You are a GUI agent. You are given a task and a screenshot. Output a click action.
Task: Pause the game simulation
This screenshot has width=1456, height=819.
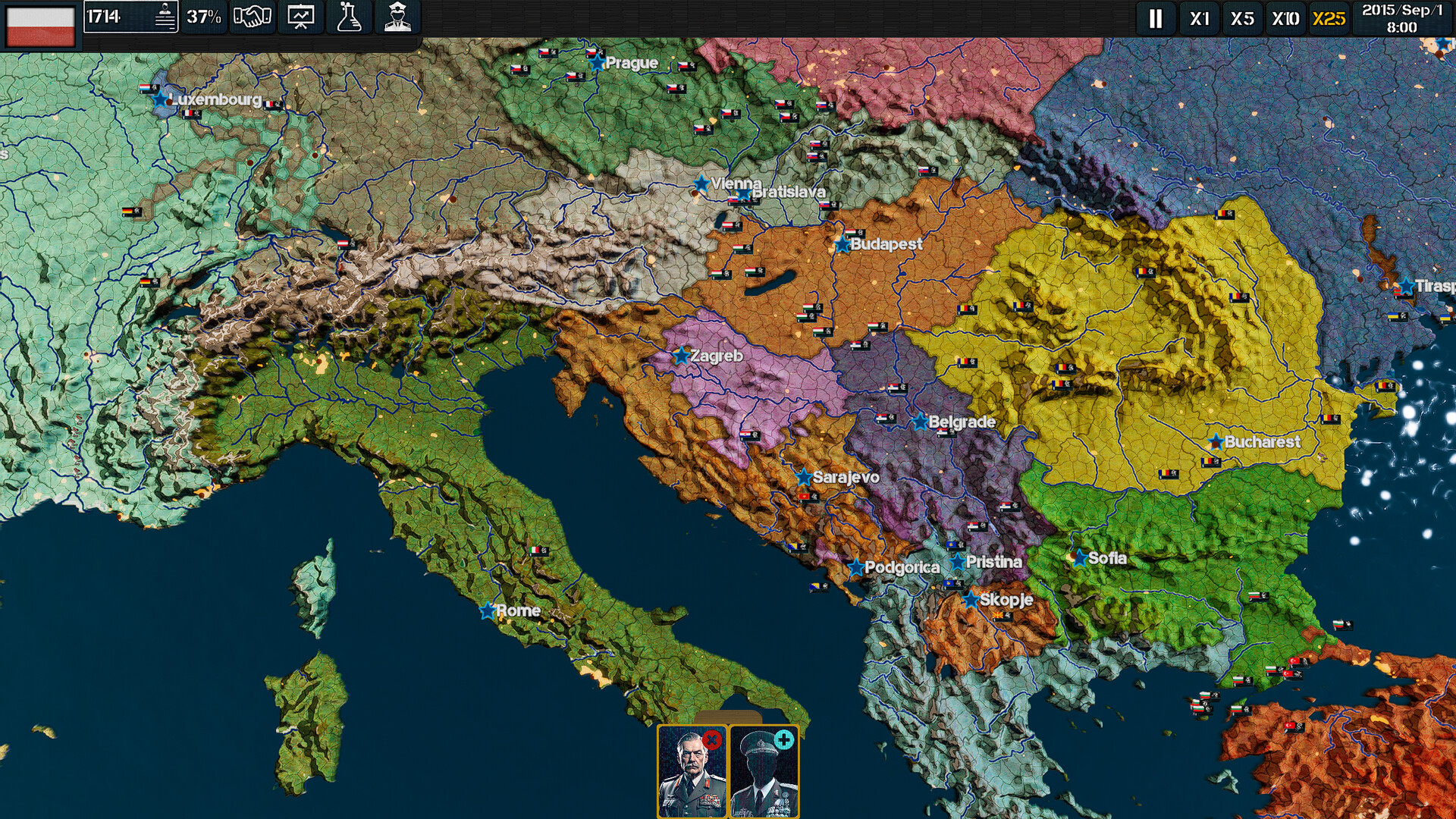(x=1153, y=20)
